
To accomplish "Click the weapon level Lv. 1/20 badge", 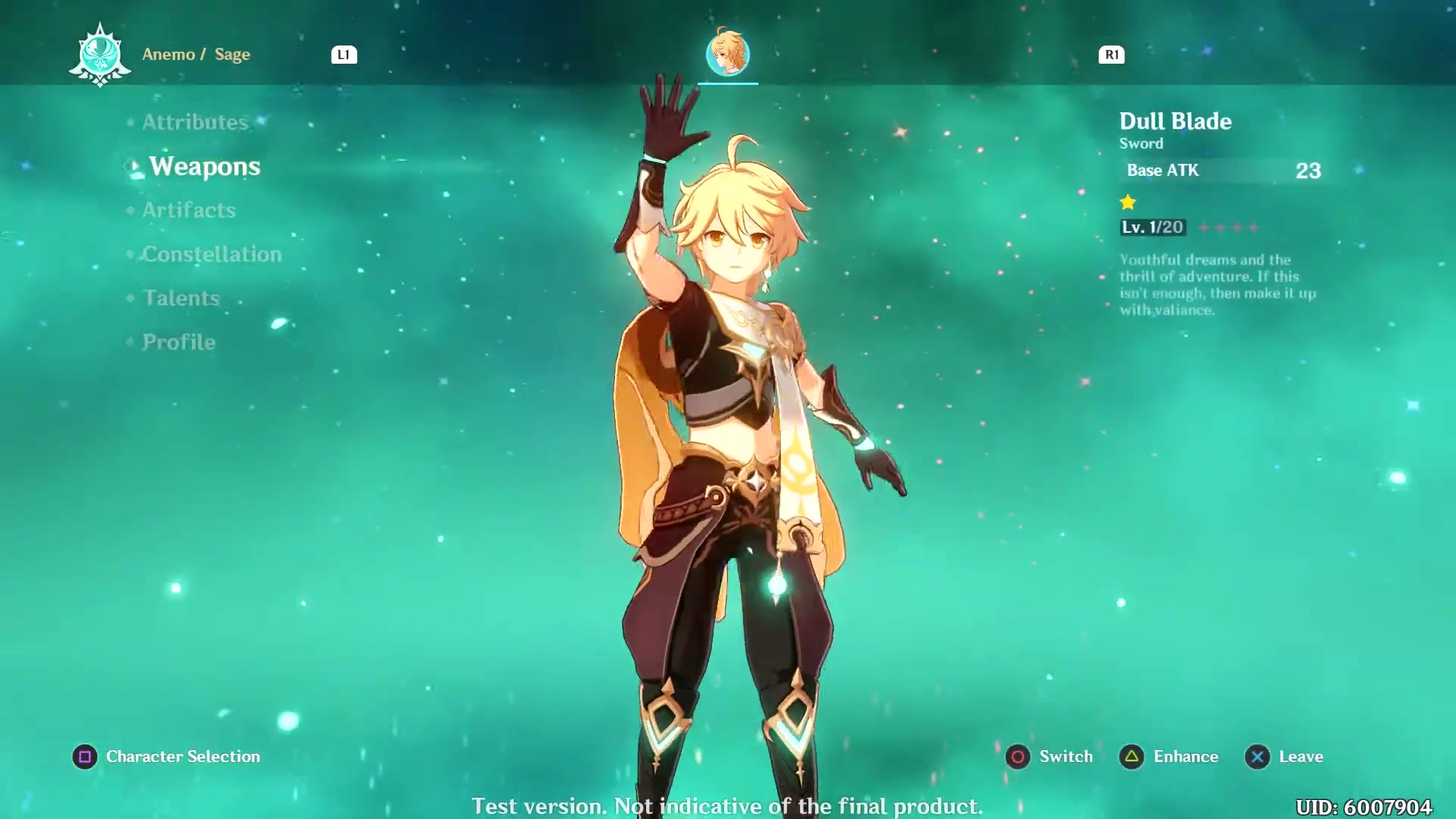I will point(1152,227).
